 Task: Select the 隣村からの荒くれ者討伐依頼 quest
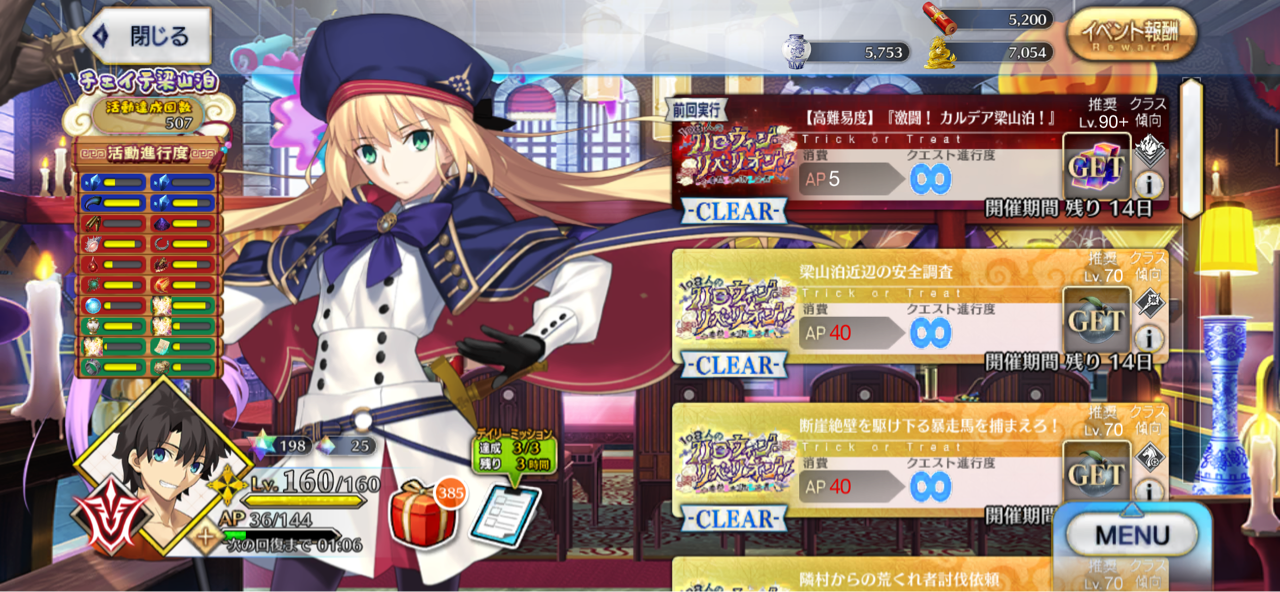point(900,576)
